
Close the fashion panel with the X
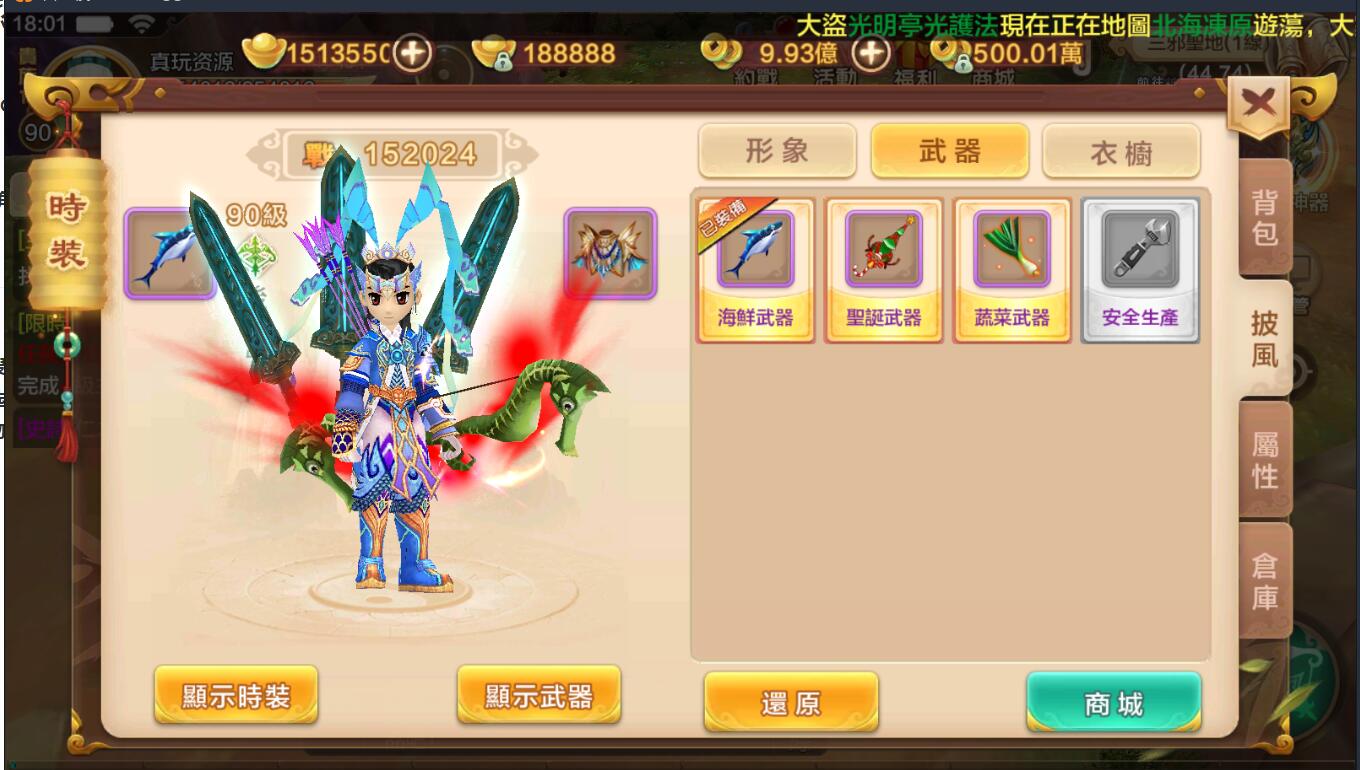(x=1259, y=104)
